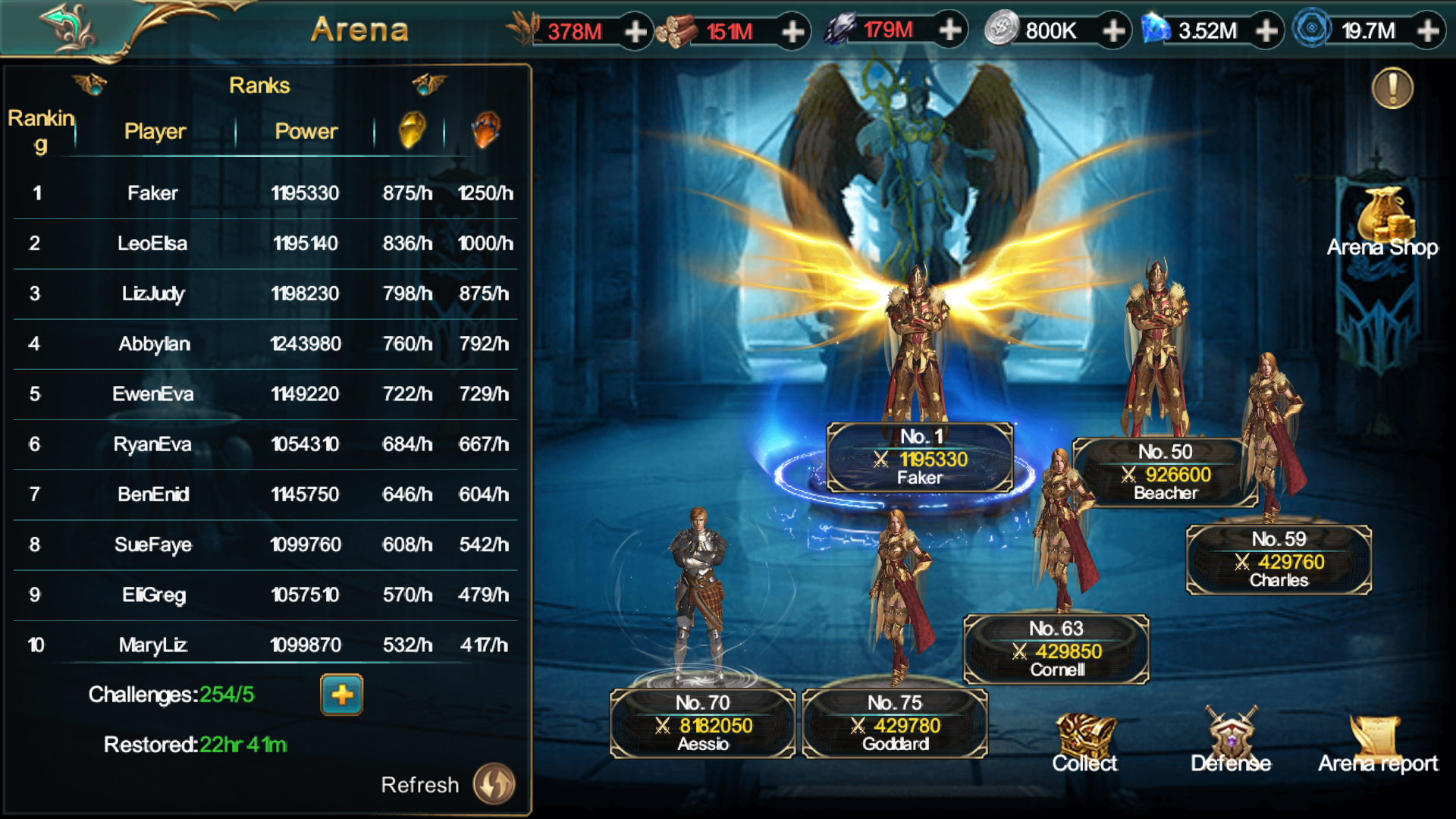View the Arena report scroll
The image size is (1456, 819).
[1377, 743]
